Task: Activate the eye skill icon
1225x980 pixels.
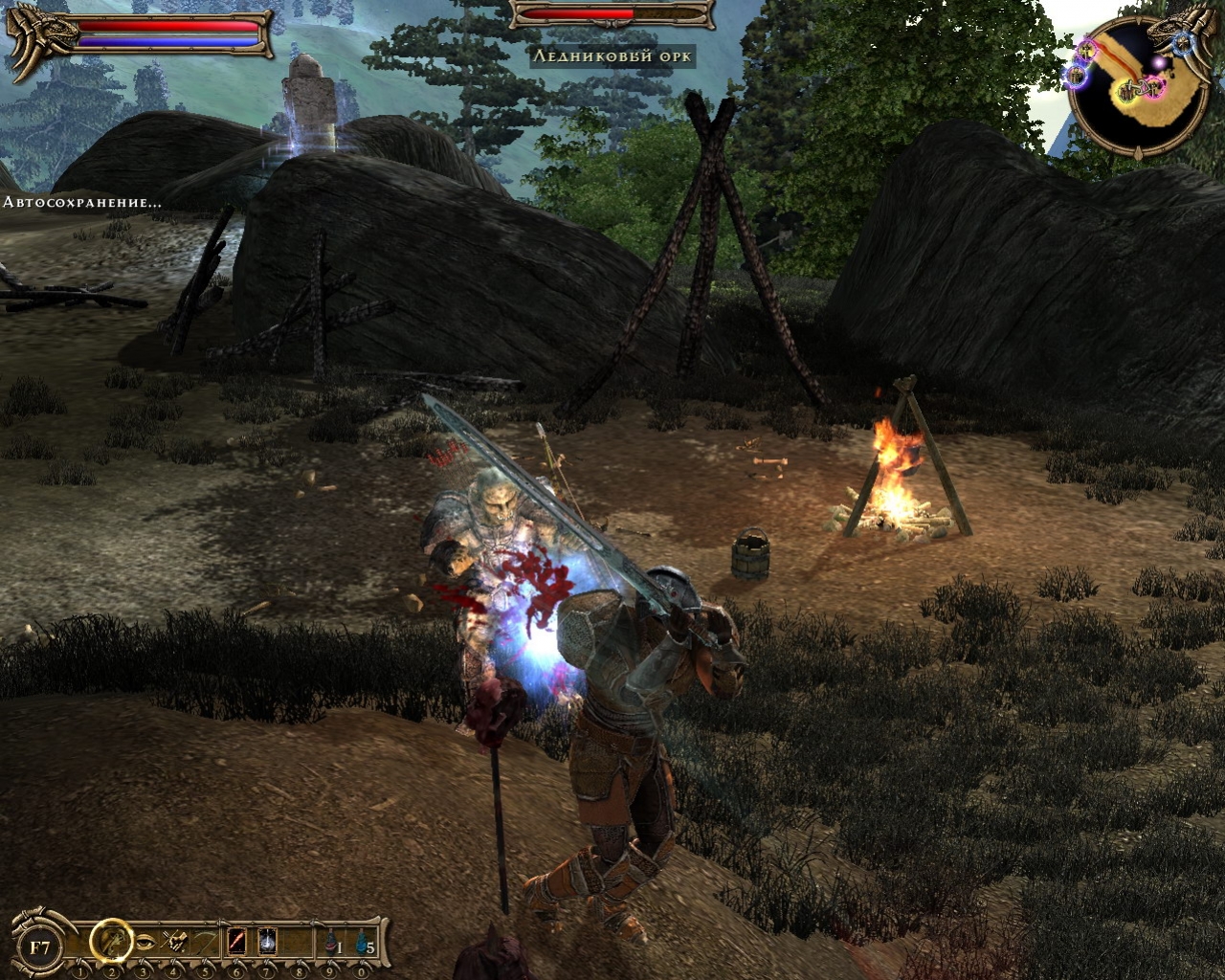Action: [x=145, y=943]
